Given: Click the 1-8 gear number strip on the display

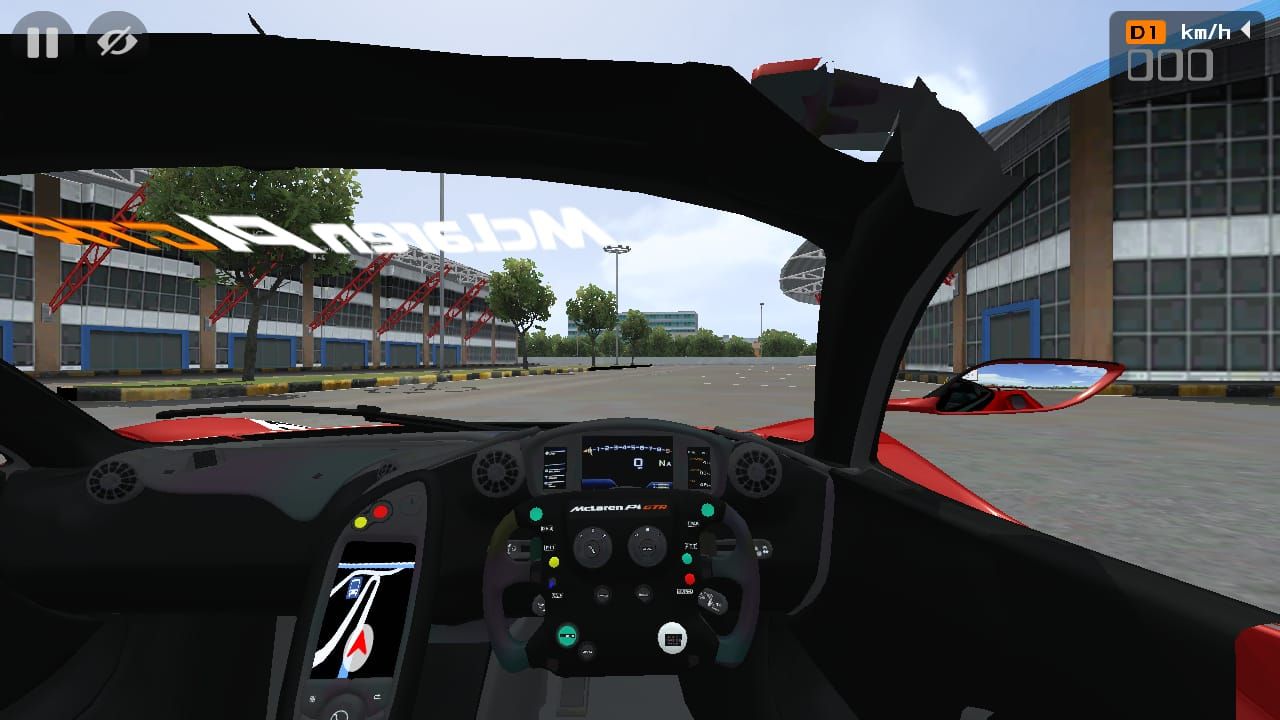Looking at the screenshot, I should (x=628, y=448).
